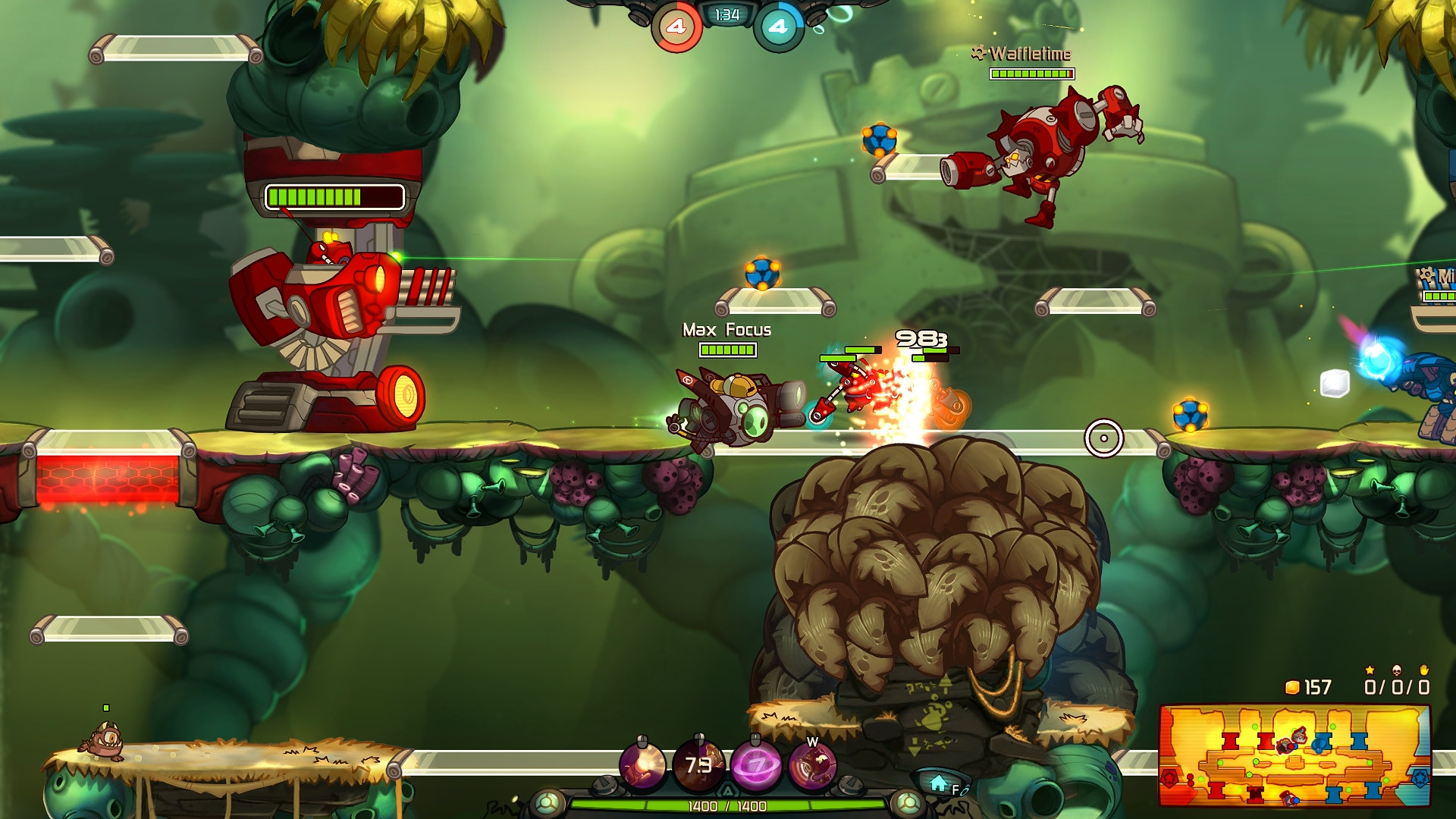
Task: Activate the cannon blast attack ability icon
Action: (x=643, y=765)
